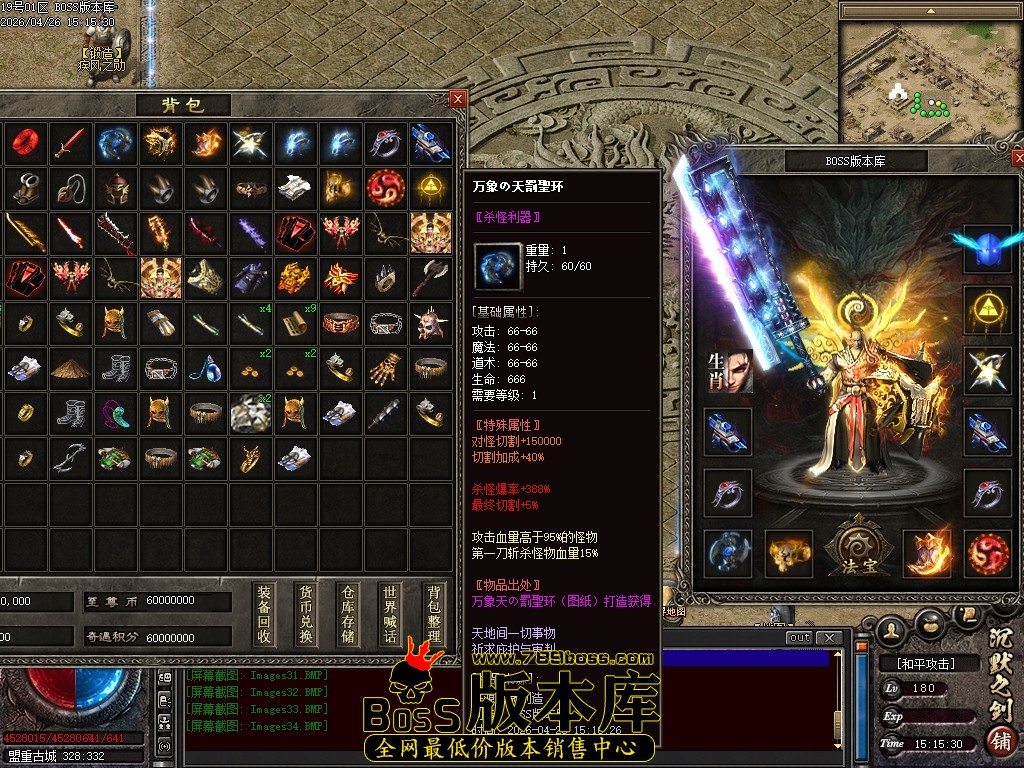This screenshot has height=768, width=1024.
Task: Click the 装备回收 equipment recycle button
Action: click(264, 614)
